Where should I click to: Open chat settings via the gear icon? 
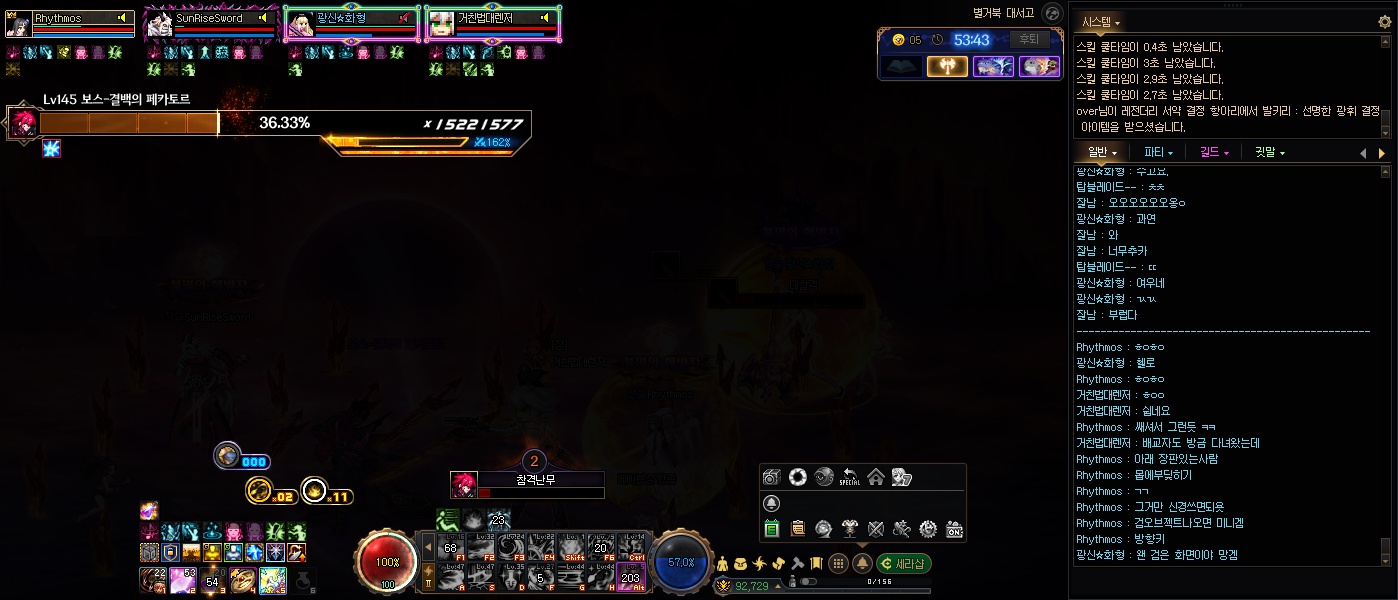pos(1384,21)
